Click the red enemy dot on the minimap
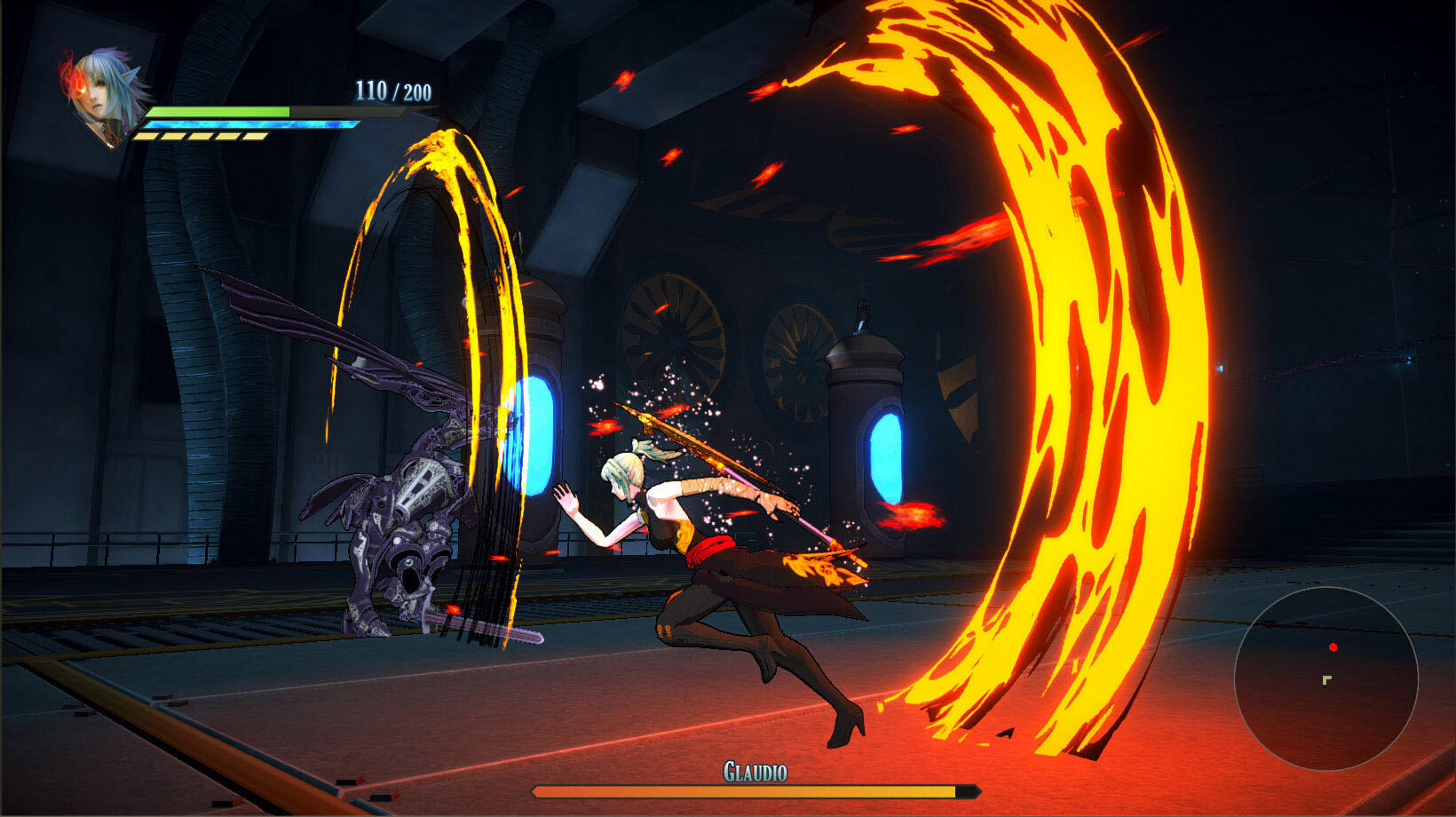The height and width of the screenshot is (817, 1456). point(1333,647)
